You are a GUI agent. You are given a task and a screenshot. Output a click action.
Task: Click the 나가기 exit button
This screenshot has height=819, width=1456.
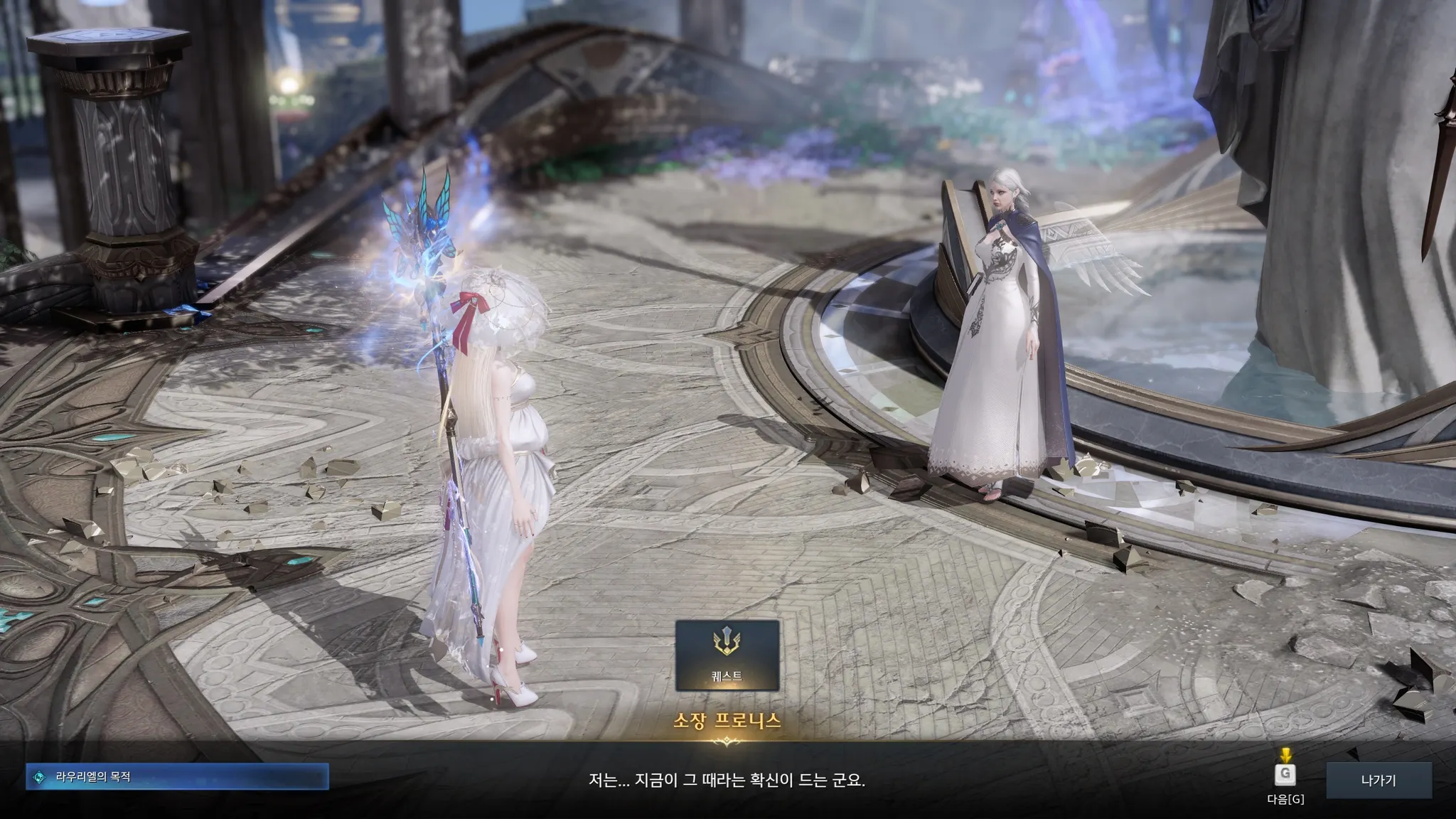click(1378, 781)
